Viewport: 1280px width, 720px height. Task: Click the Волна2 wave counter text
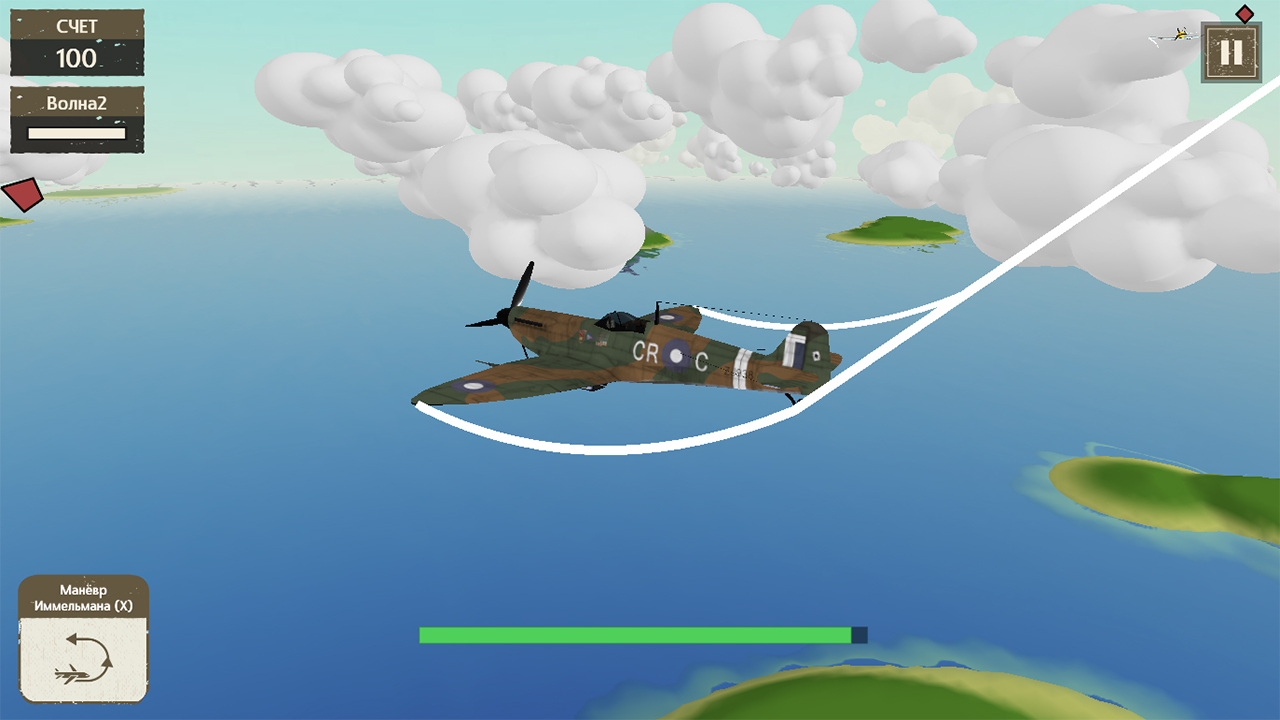click(75, 103)
